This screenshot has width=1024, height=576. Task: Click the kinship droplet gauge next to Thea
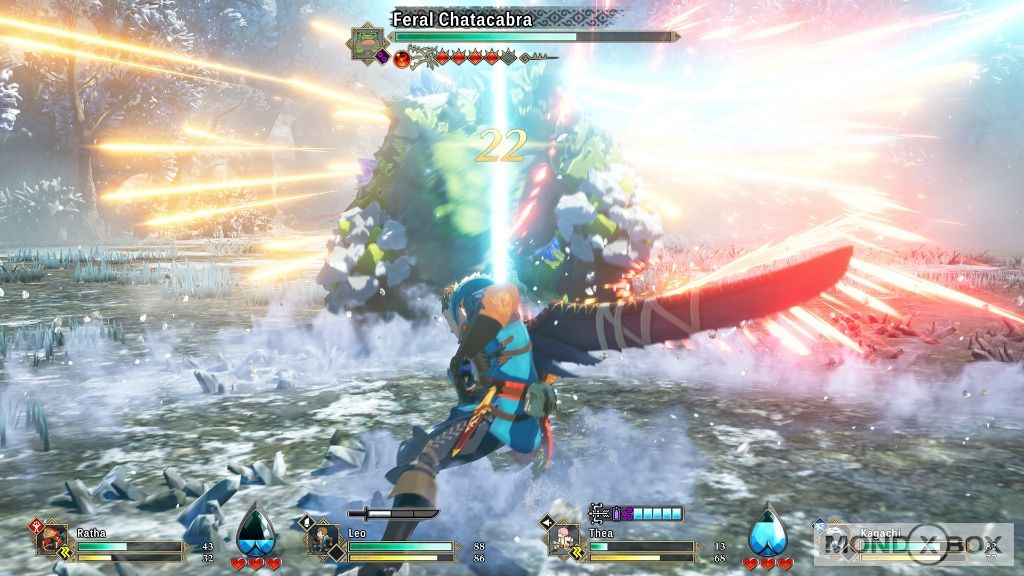click(x=767, y=531)
